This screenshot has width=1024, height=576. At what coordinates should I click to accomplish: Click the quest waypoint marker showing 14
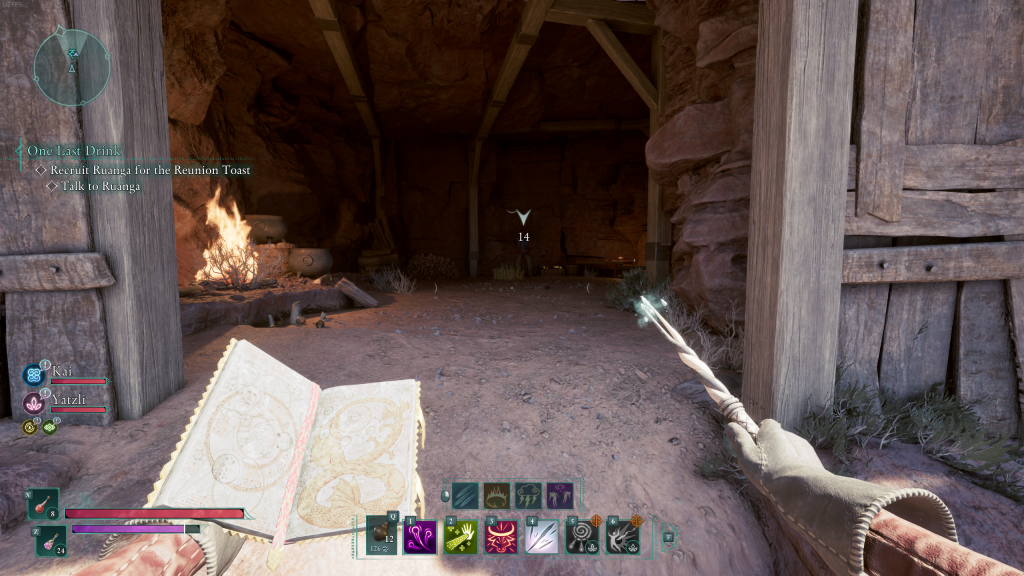pos(521,218)
